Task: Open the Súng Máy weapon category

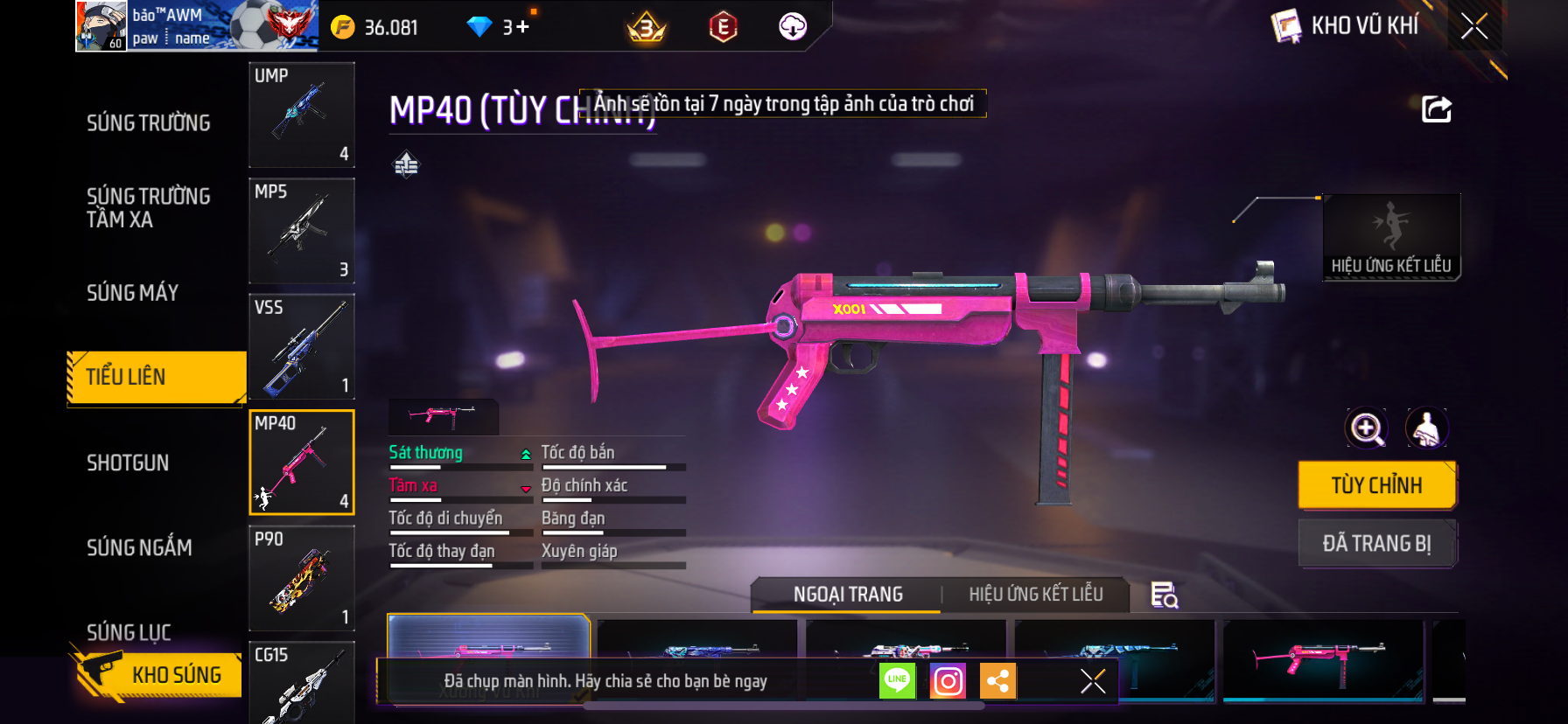Action: [132, 293]
